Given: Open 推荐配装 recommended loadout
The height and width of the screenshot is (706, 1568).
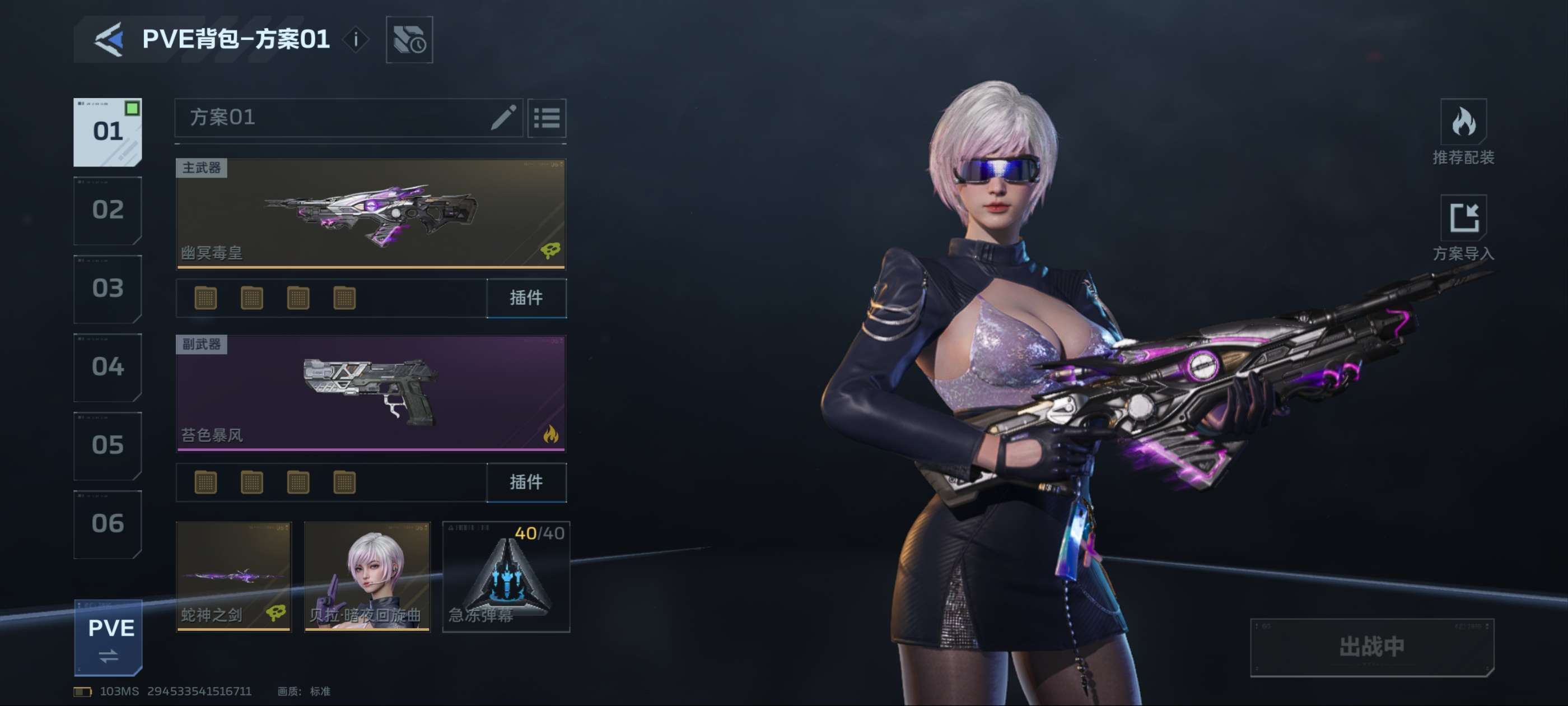Looking at the screenshot, I should [x=1463, y=132].
